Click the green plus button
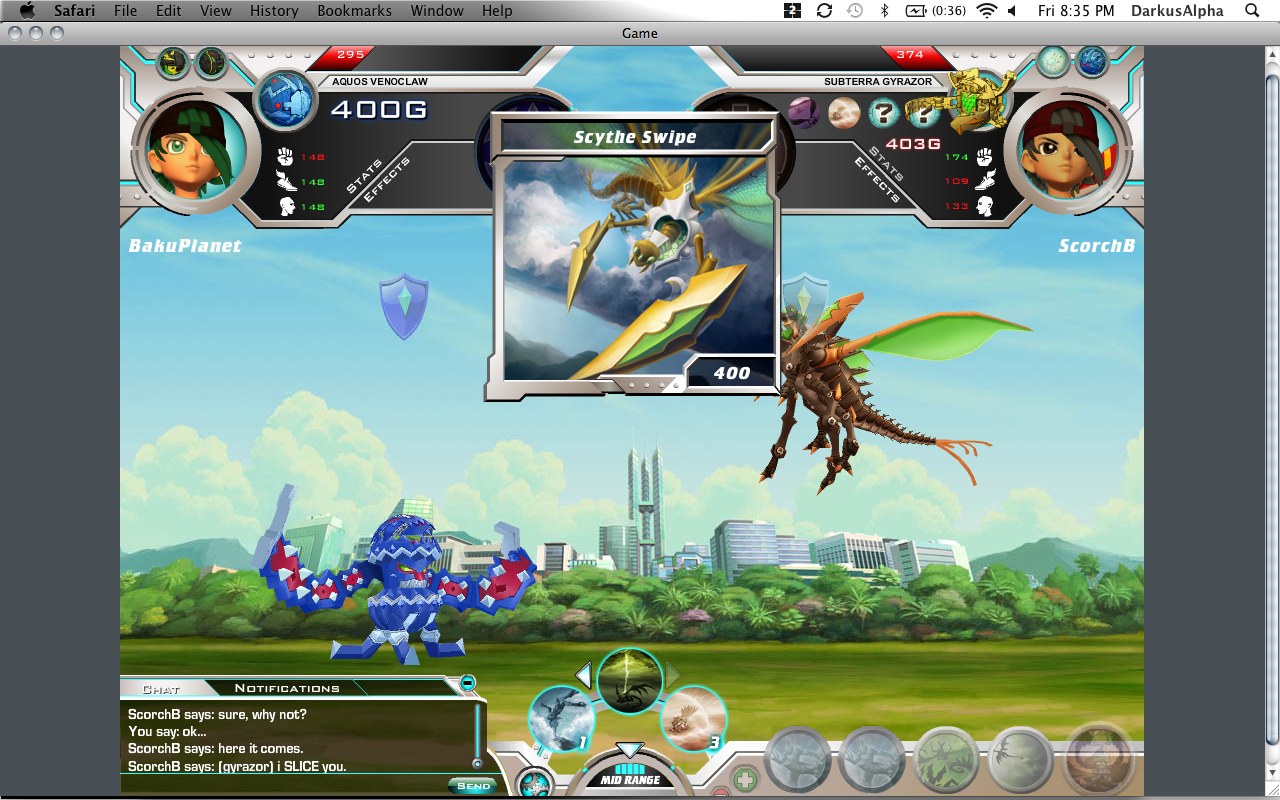The image size is (1280, 800). pyautogui.click(x=744, y=779)
